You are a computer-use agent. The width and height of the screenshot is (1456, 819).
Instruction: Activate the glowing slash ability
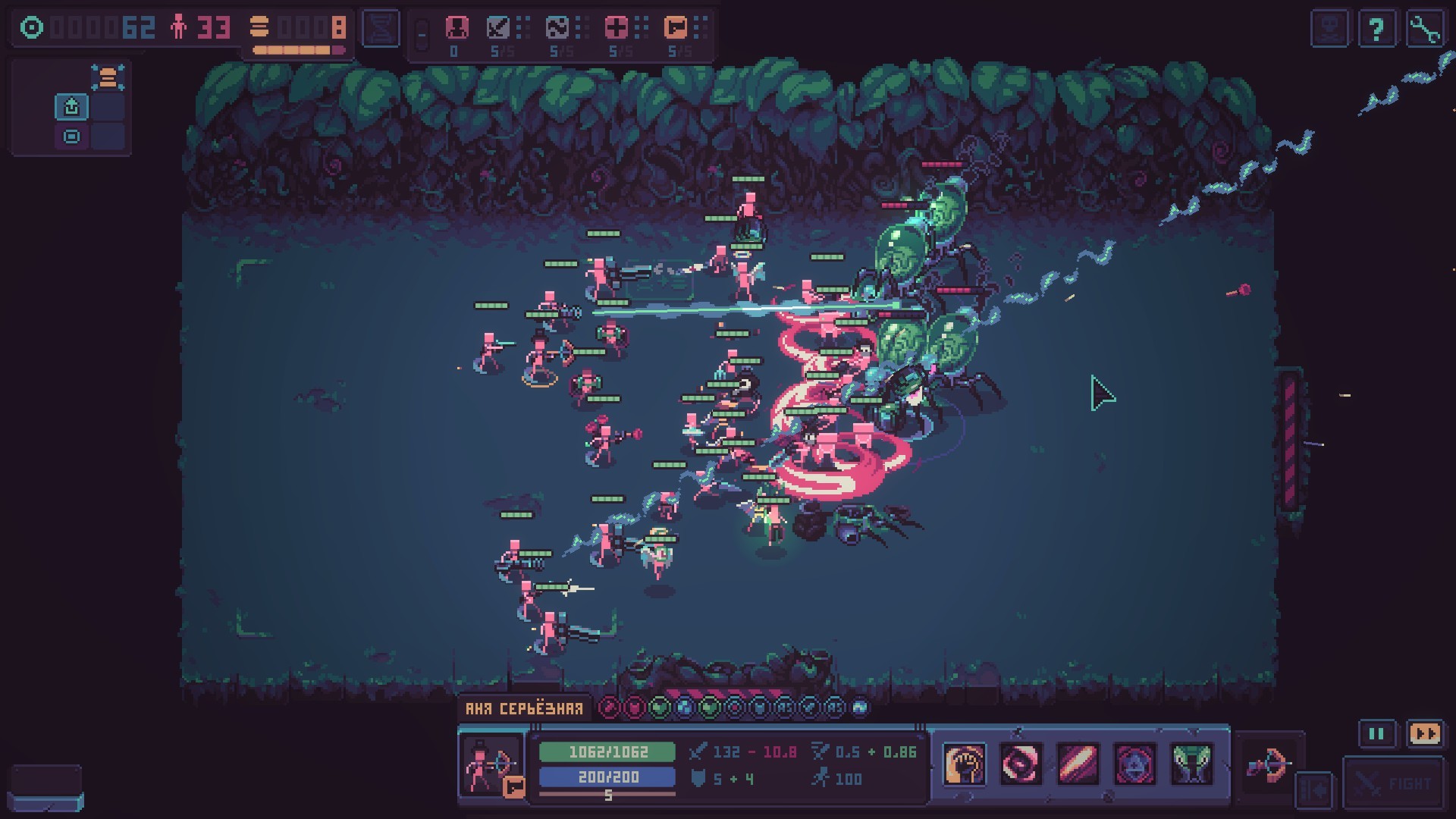coord(1078,764)
